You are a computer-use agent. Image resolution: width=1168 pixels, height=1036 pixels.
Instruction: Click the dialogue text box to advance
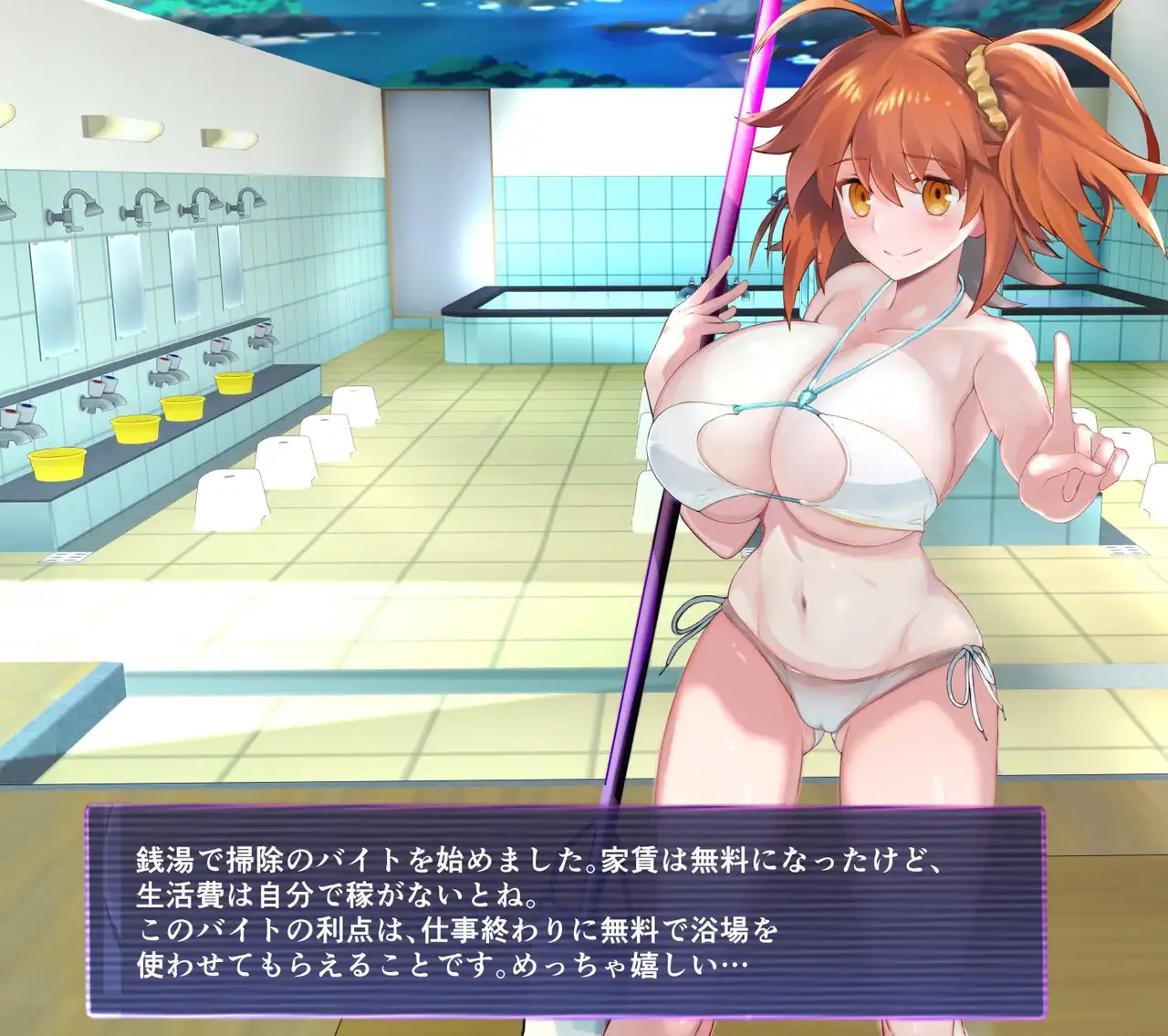[x=565, y=910]
